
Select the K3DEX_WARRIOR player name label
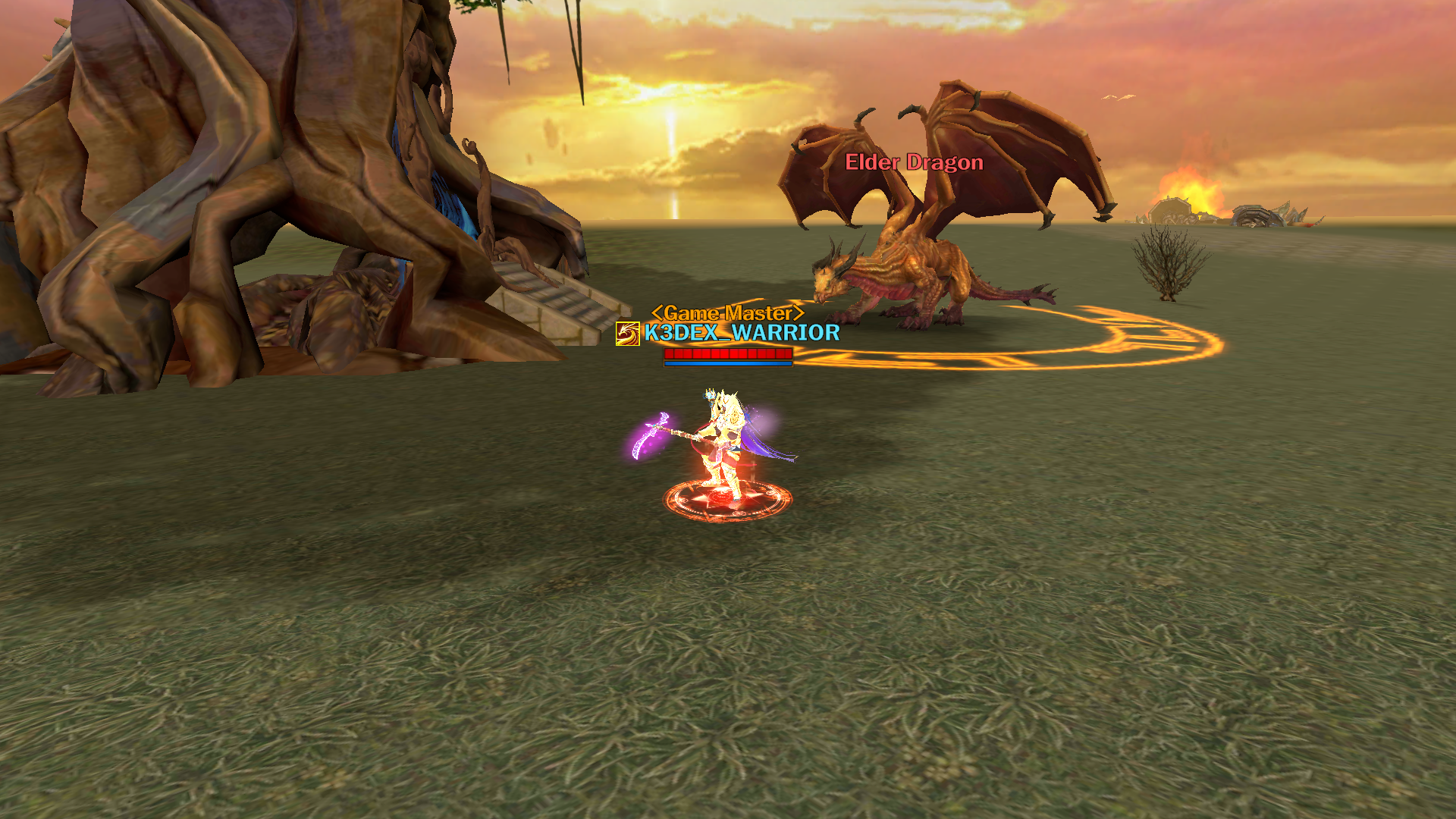742,333
